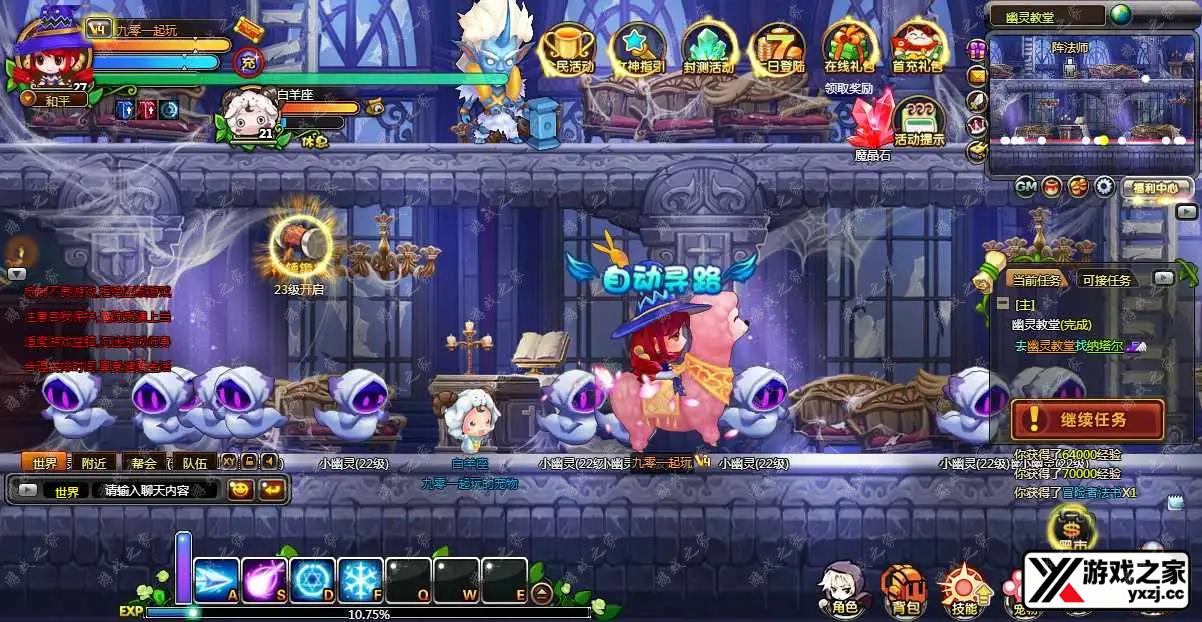Open settings via the minimap gear icon
The width and height of the screenshot is (1202, 622).
pos(1104,186)
